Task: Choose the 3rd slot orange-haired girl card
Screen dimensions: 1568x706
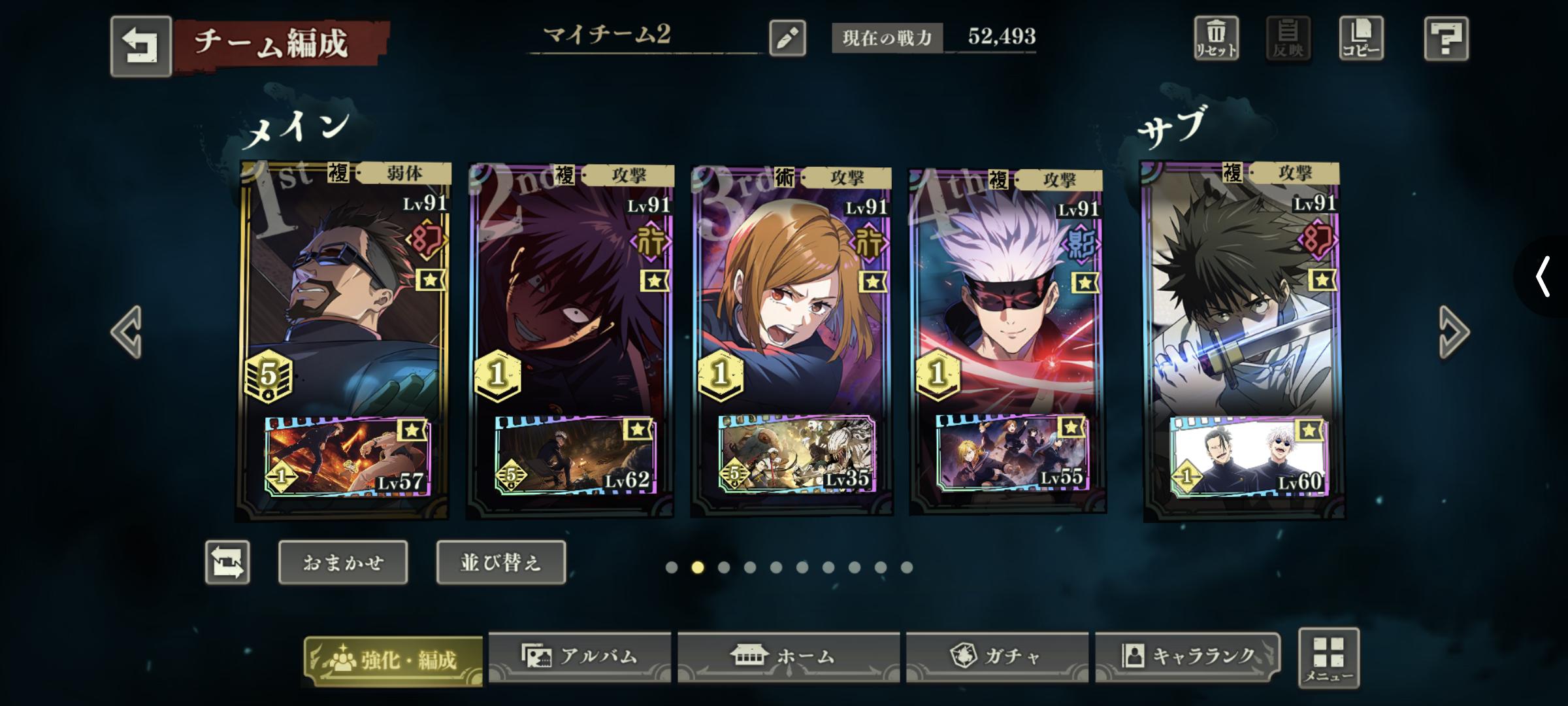Action: [791, 294]
